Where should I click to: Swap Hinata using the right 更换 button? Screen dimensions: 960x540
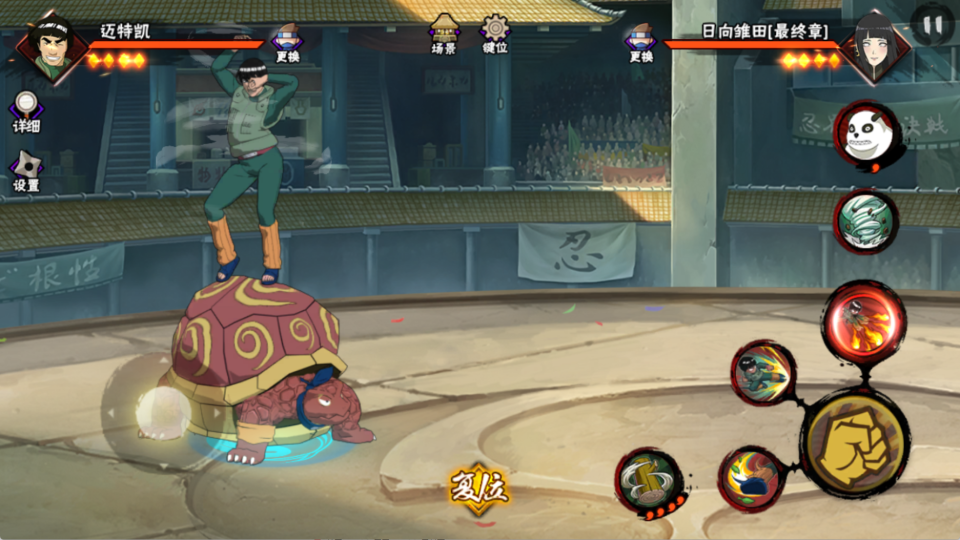point(641,43)
